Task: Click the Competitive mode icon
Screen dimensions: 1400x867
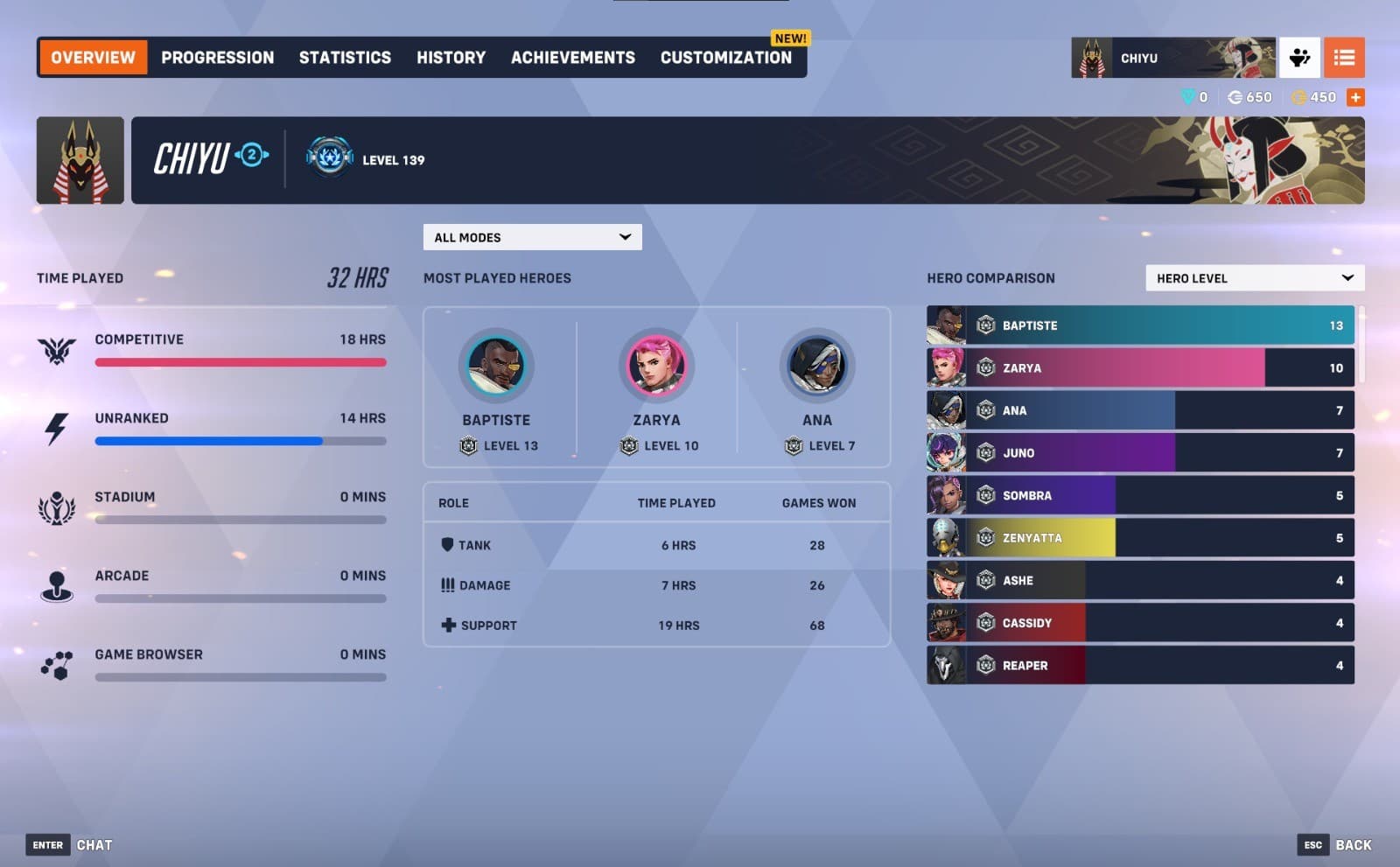Action: 57,349
